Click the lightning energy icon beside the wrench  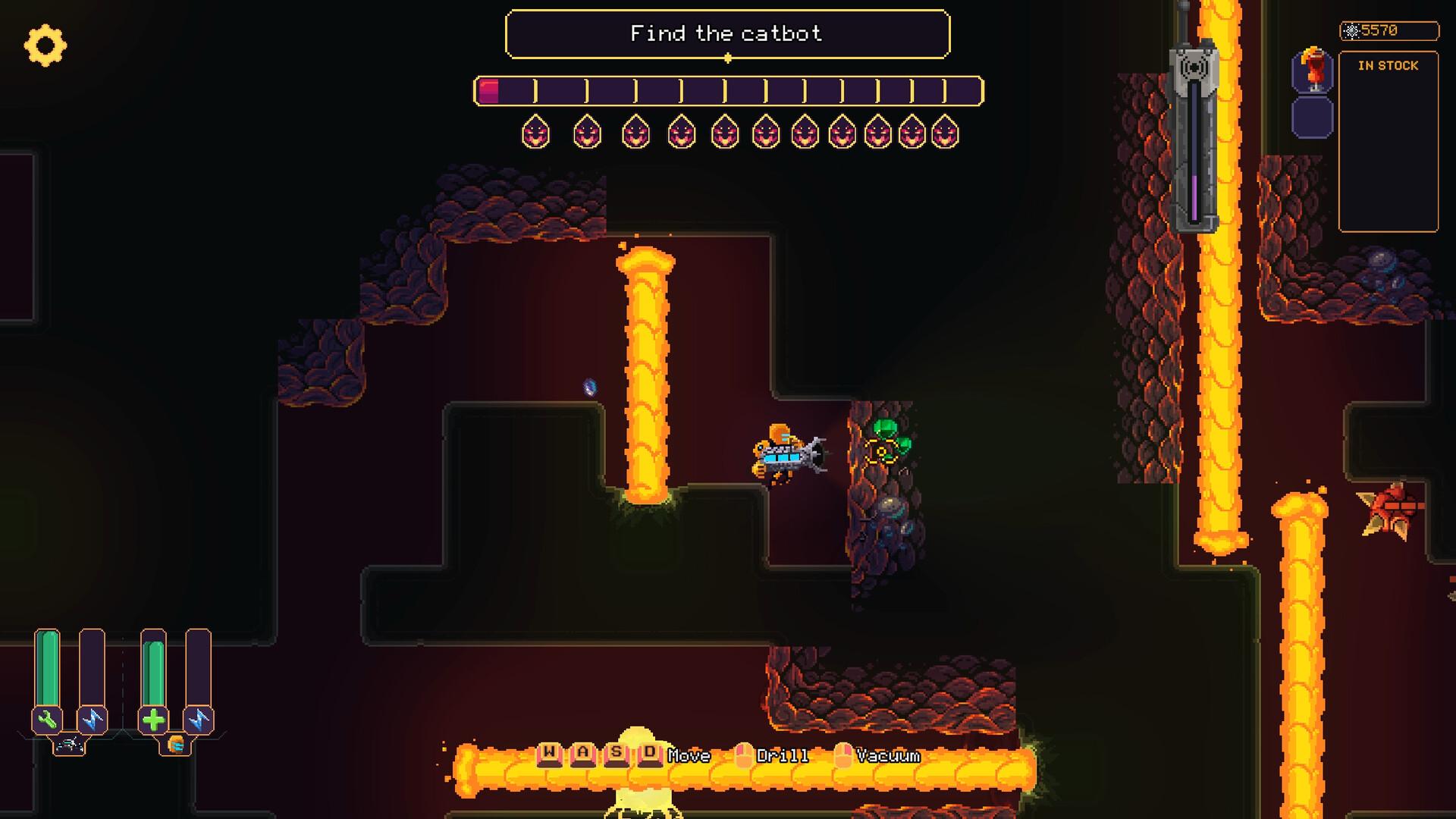tap(93, 719)
